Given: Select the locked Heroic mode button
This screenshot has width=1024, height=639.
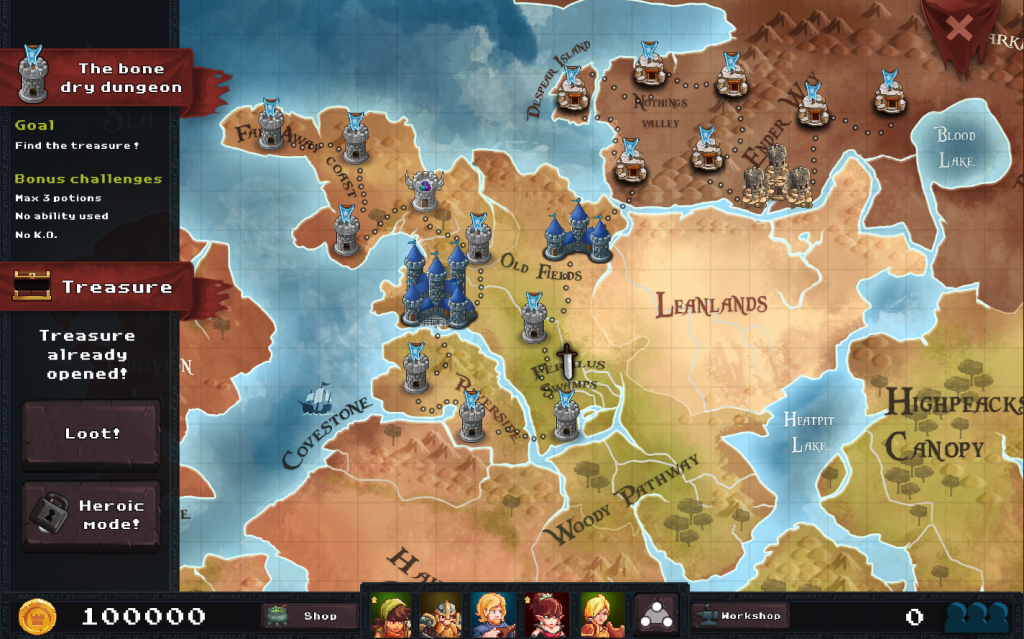Looking at the screenshot, I should 91,515.
